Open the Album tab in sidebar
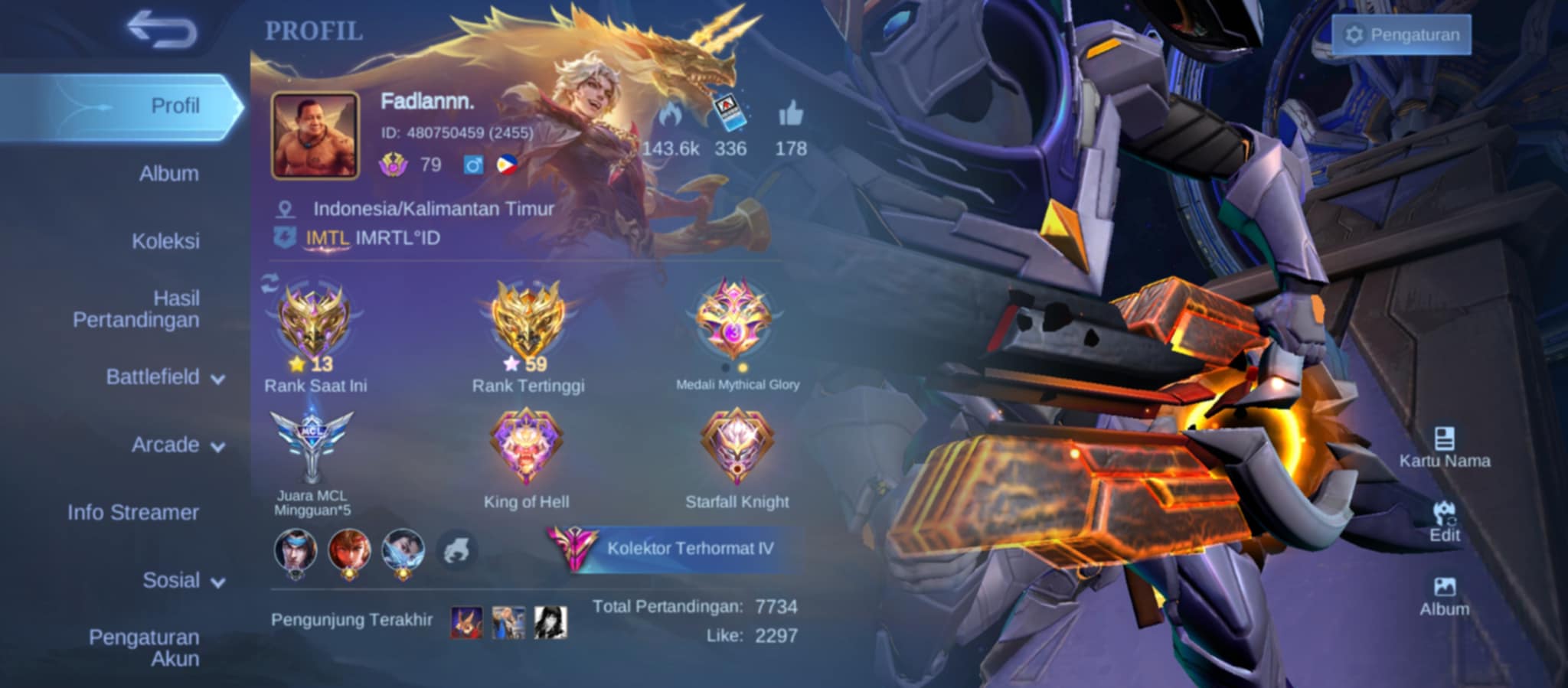 coord(168,174)
